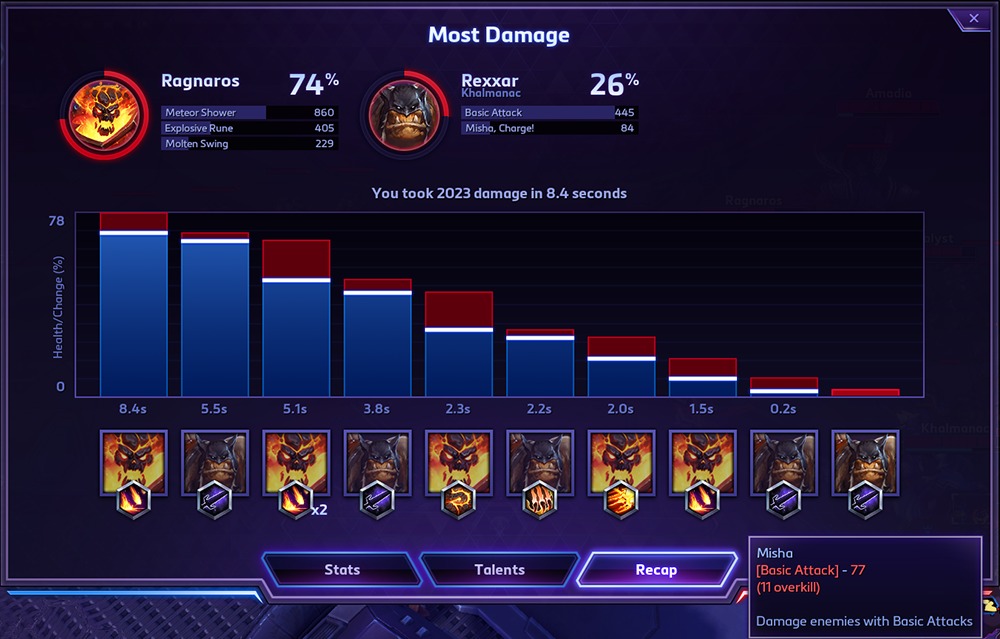Choose the Rexxar attack icon under 5.5s
The height and width of the screenshot is (639, 1000).
215,463
